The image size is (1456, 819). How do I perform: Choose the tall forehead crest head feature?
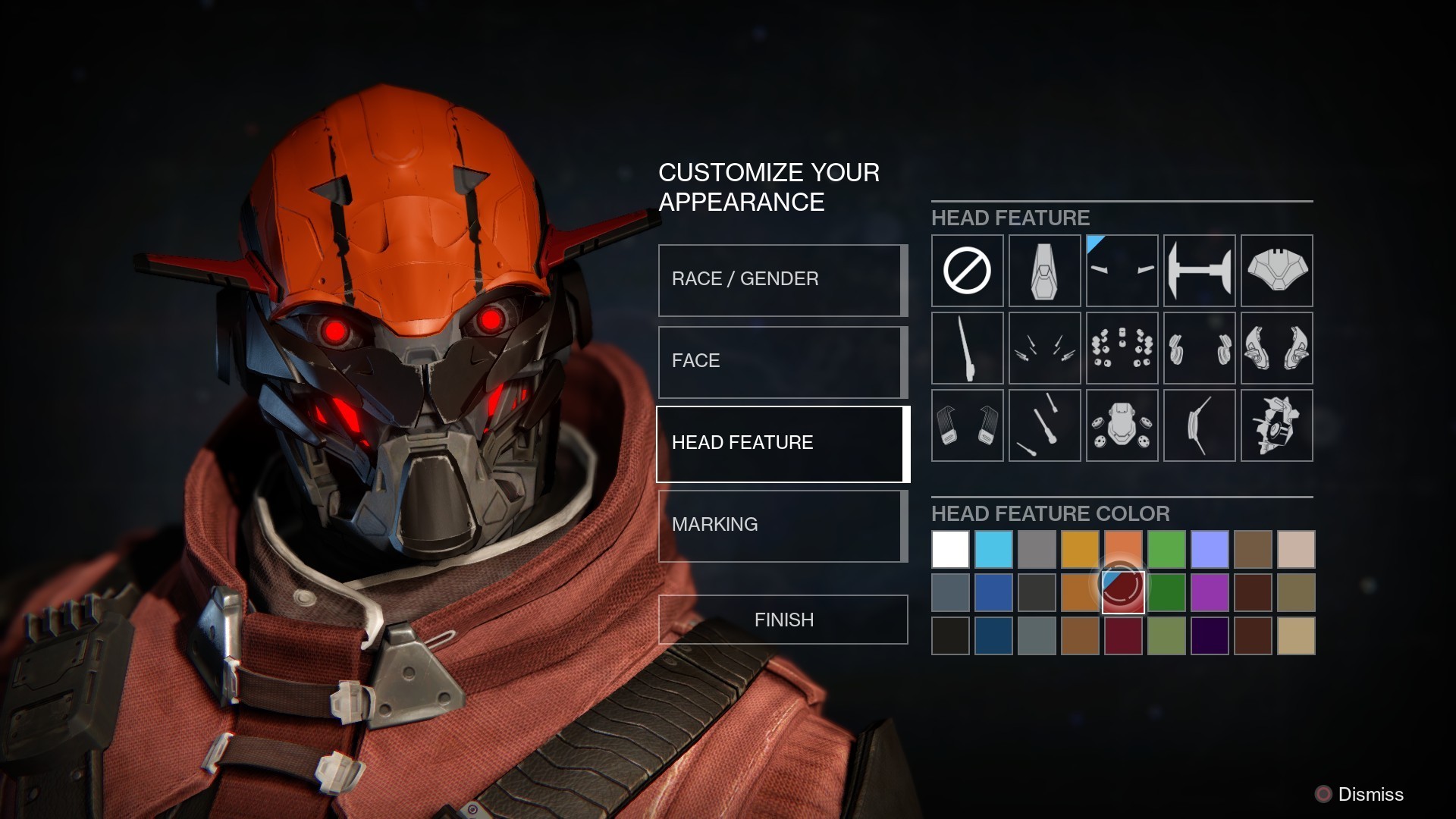(x=1045, y=271)
